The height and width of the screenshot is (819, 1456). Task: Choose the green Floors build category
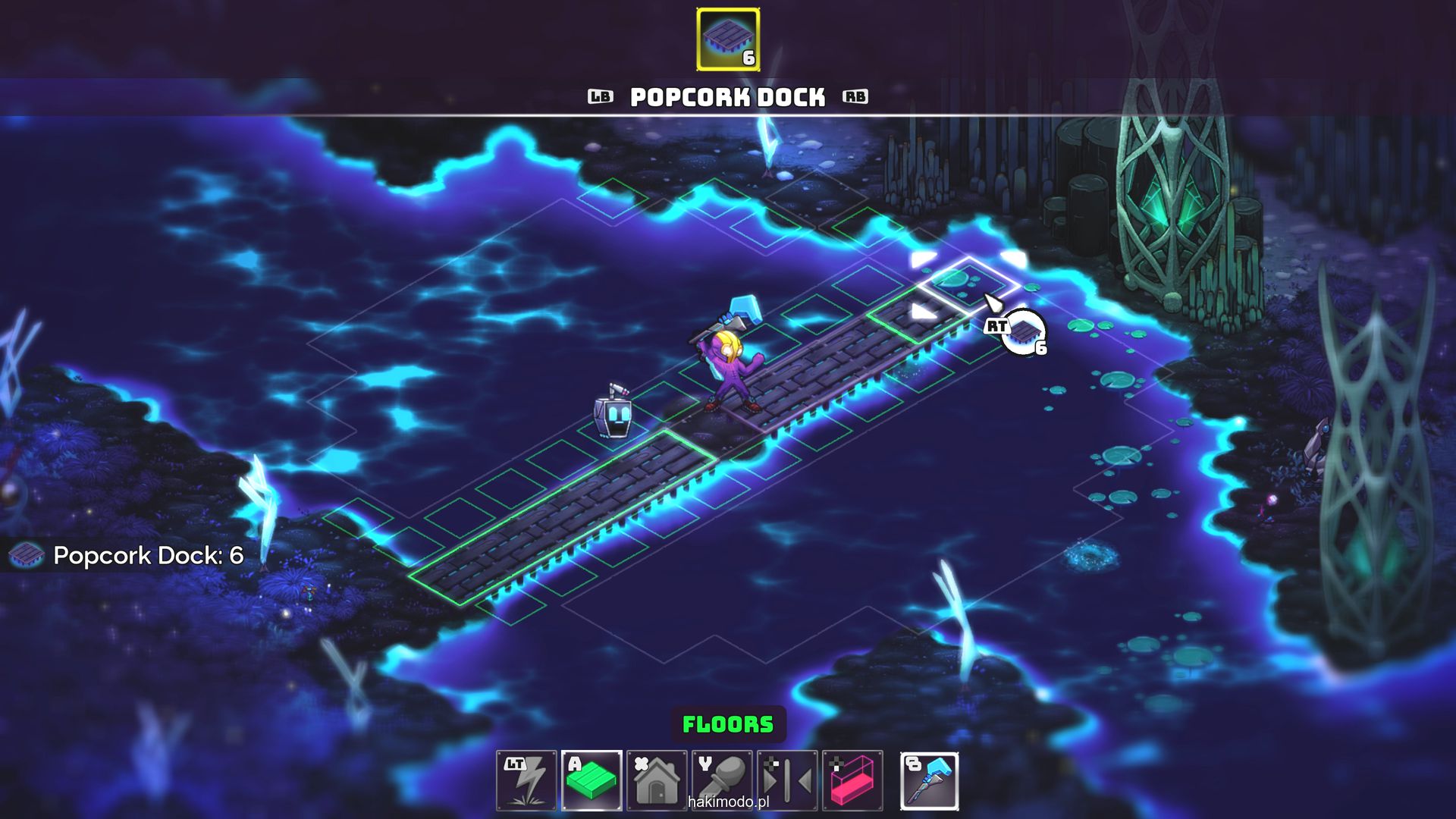point(591,780)
